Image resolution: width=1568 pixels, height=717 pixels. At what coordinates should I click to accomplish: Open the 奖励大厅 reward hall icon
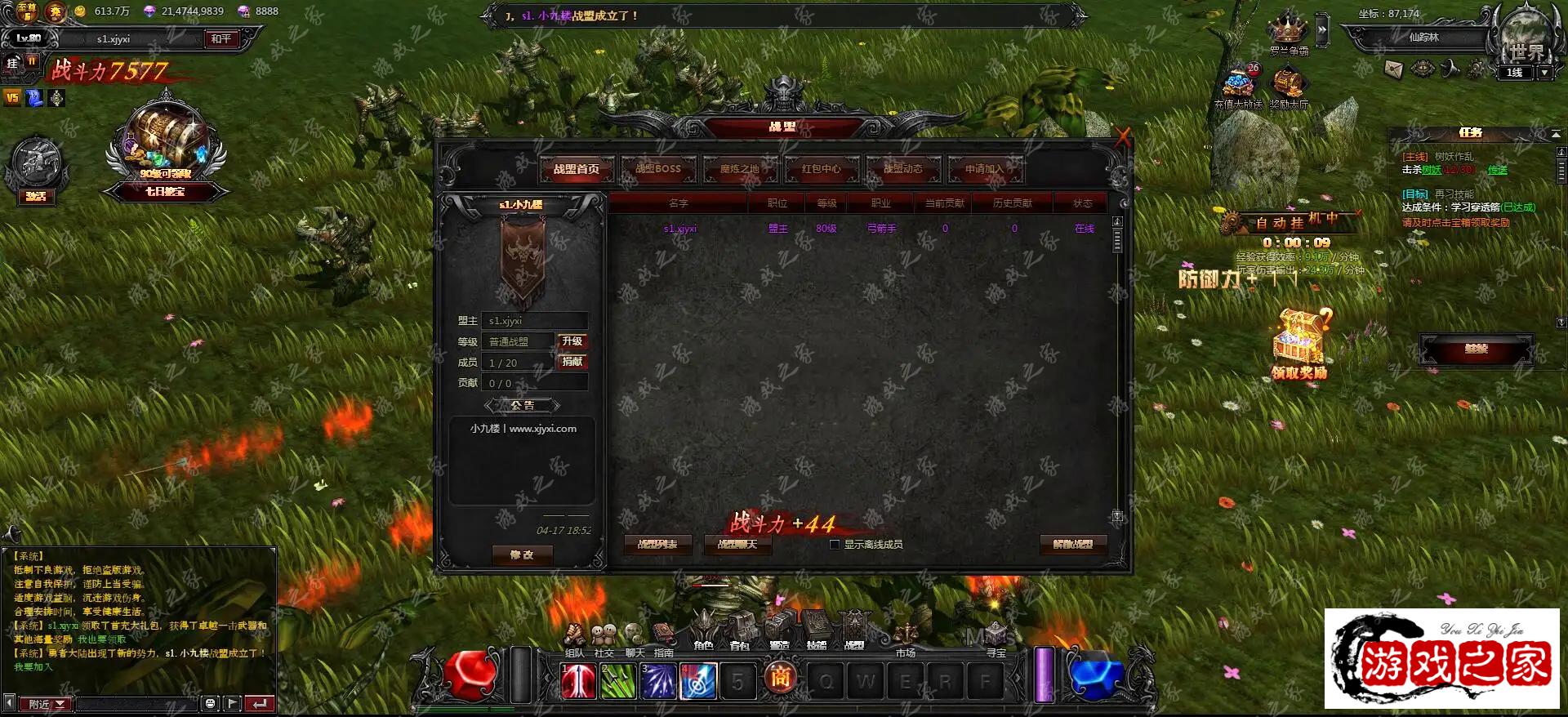click(1288, 85)
